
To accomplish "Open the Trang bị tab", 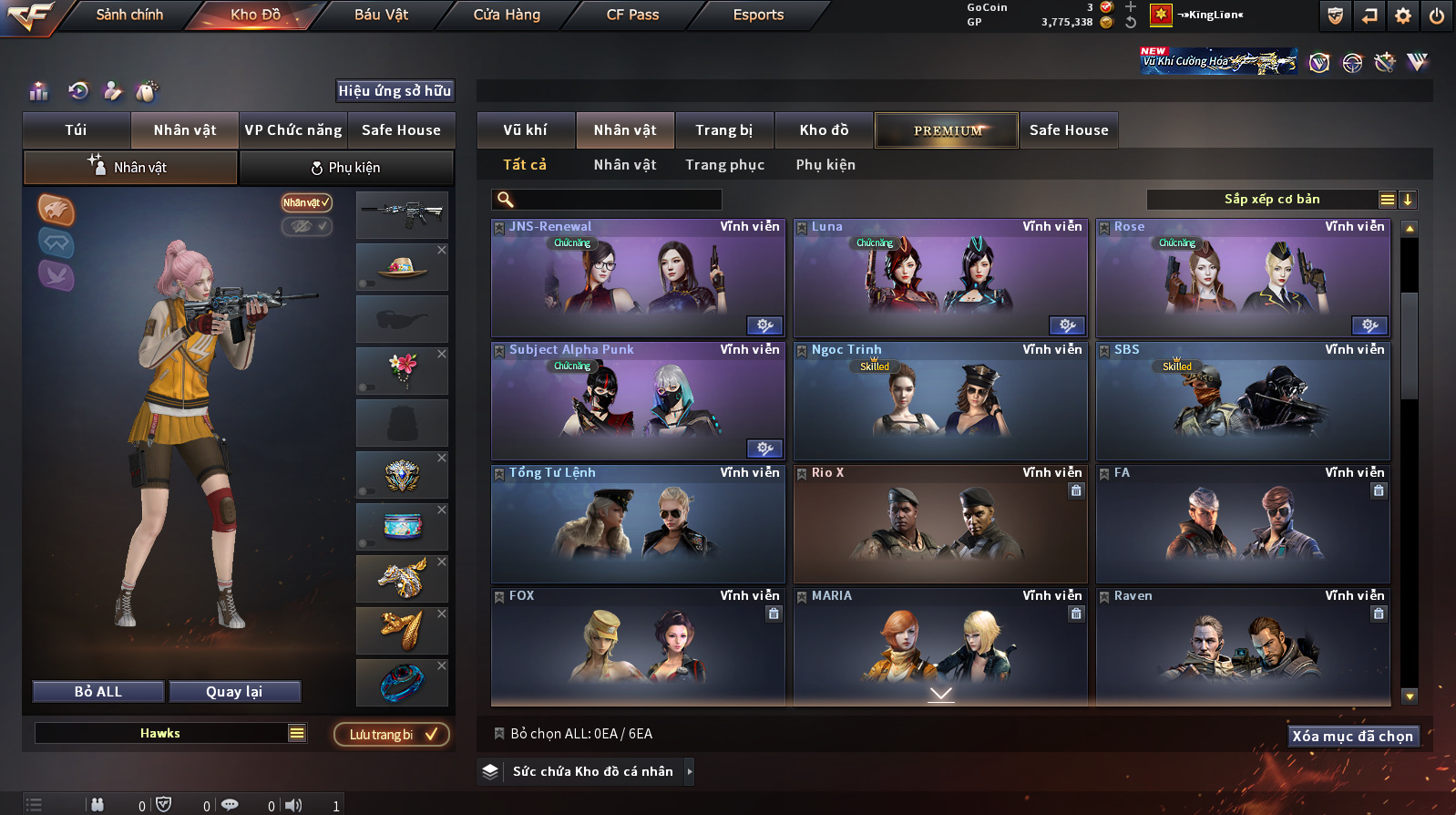I will point(724,130).
